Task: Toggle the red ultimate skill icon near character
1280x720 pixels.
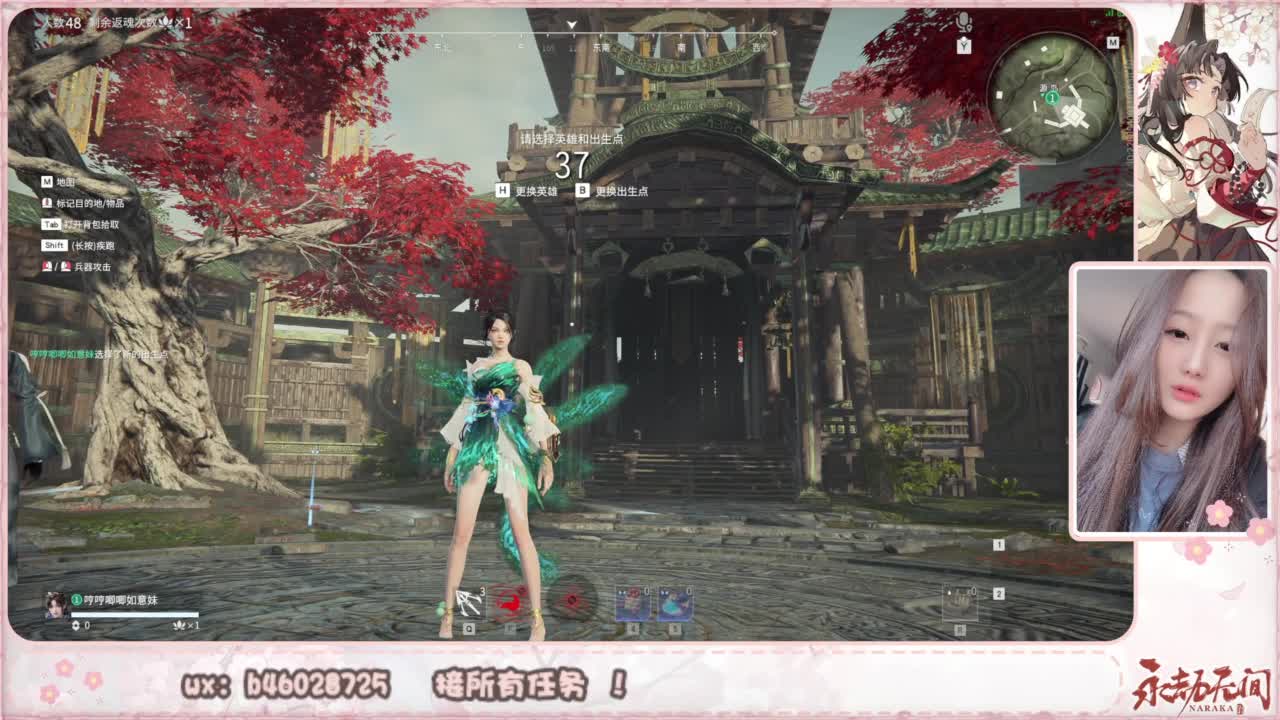Action: 572,600
